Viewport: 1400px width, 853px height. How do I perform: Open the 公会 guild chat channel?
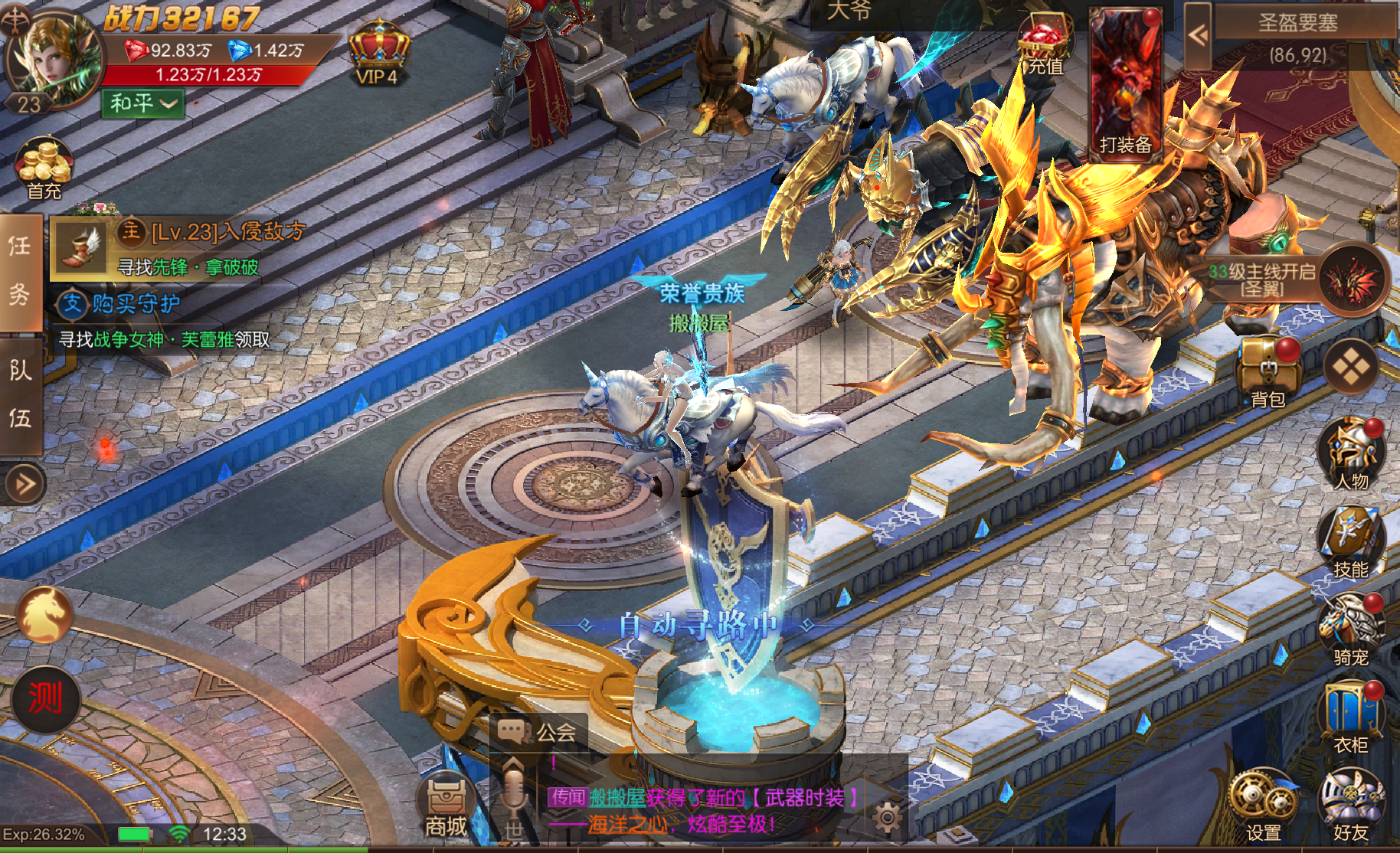pyautogui.click(x=538, y=732)
